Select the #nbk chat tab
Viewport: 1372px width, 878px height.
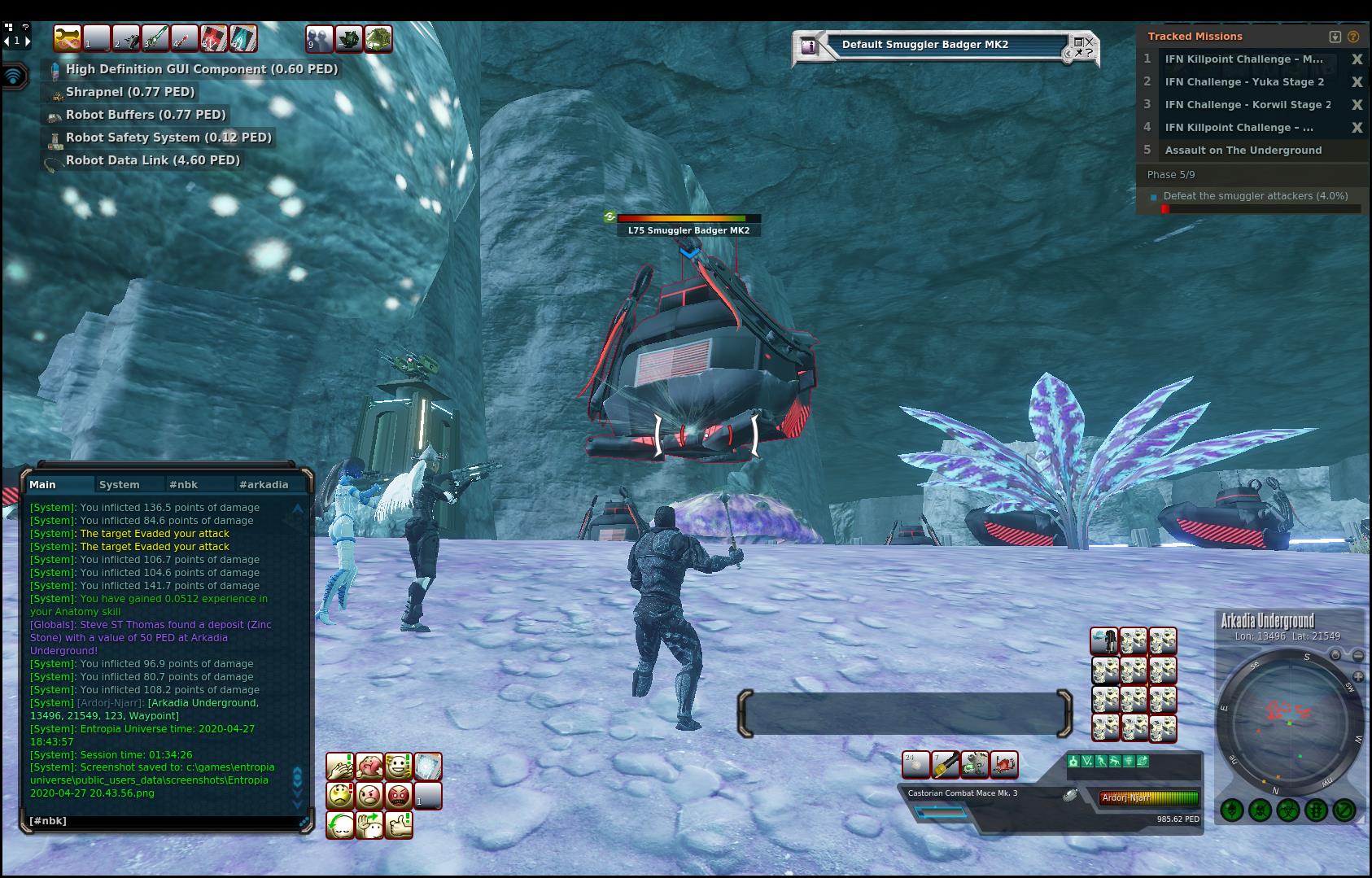[x=183, y=484]
